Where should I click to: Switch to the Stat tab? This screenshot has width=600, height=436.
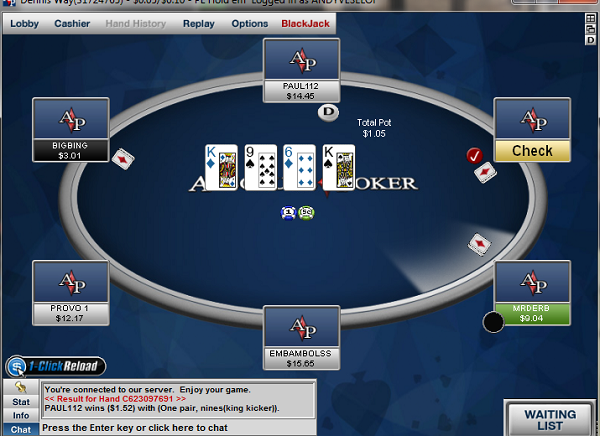(x=20, y=401)
